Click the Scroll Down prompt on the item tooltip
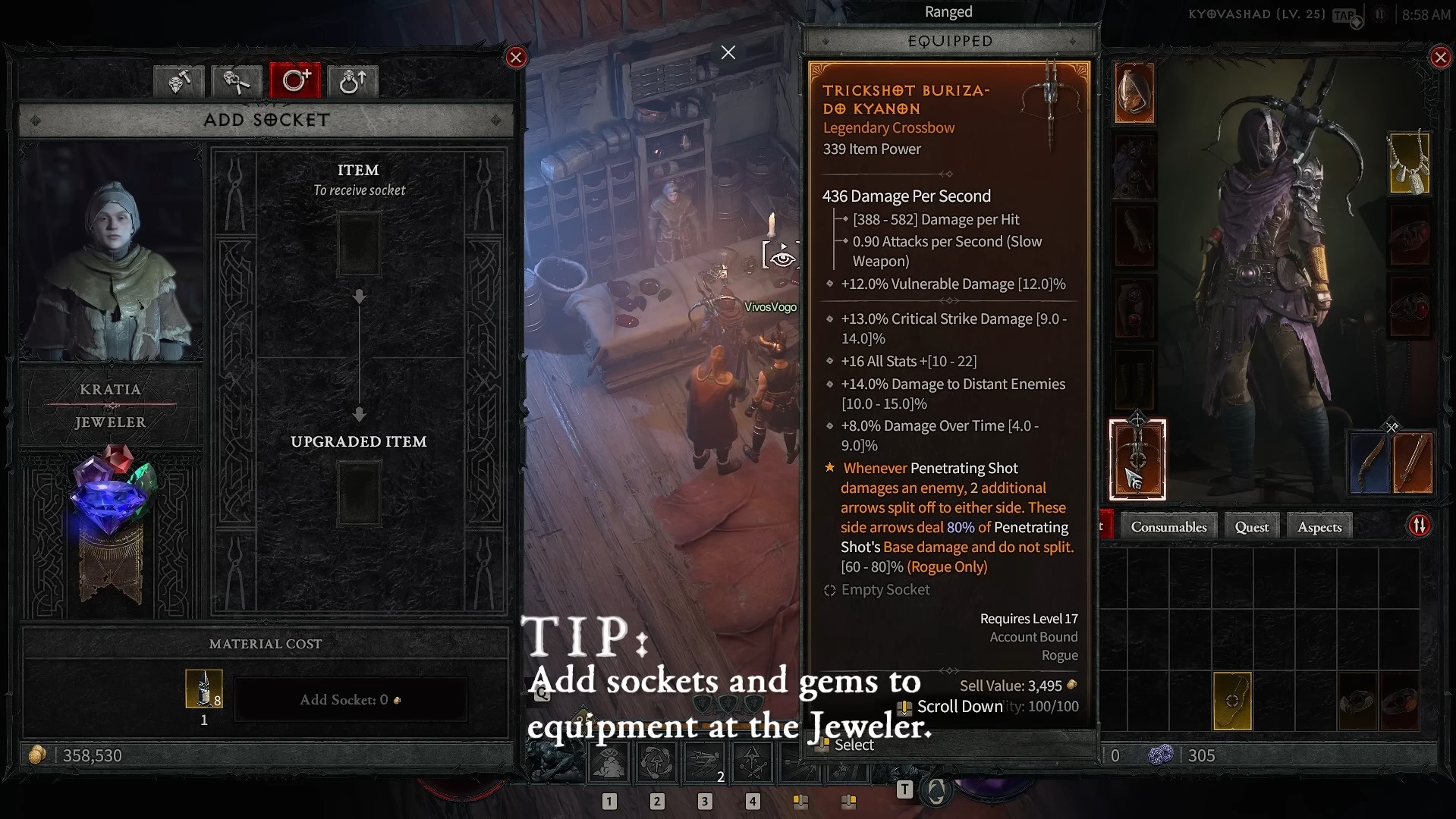The width and height of the screenshot is (1456, 819). click(x=960, y=706)
